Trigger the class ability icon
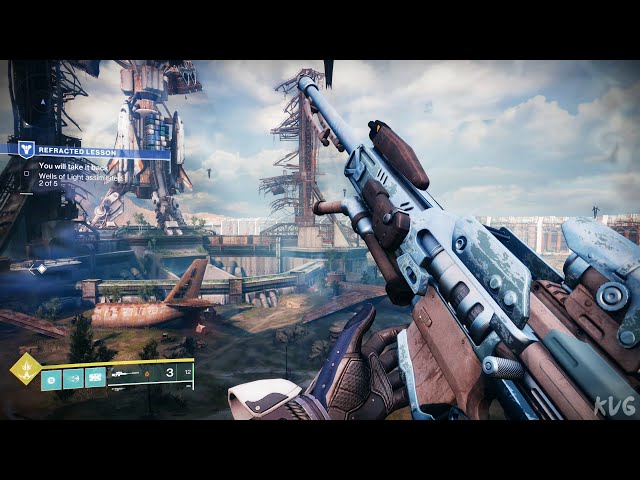This screenshot has height=480, width=640. tap(96, 378)
